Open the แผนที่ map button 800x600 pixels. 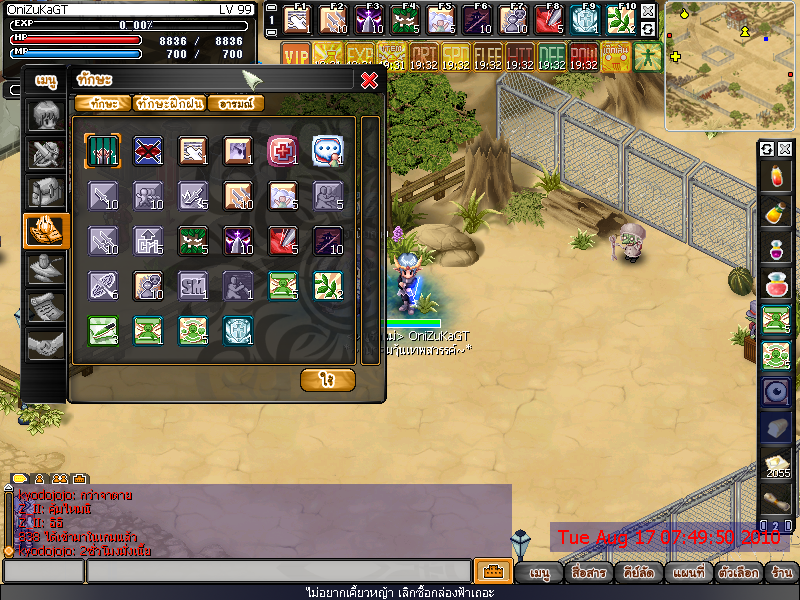click(689, 574)
